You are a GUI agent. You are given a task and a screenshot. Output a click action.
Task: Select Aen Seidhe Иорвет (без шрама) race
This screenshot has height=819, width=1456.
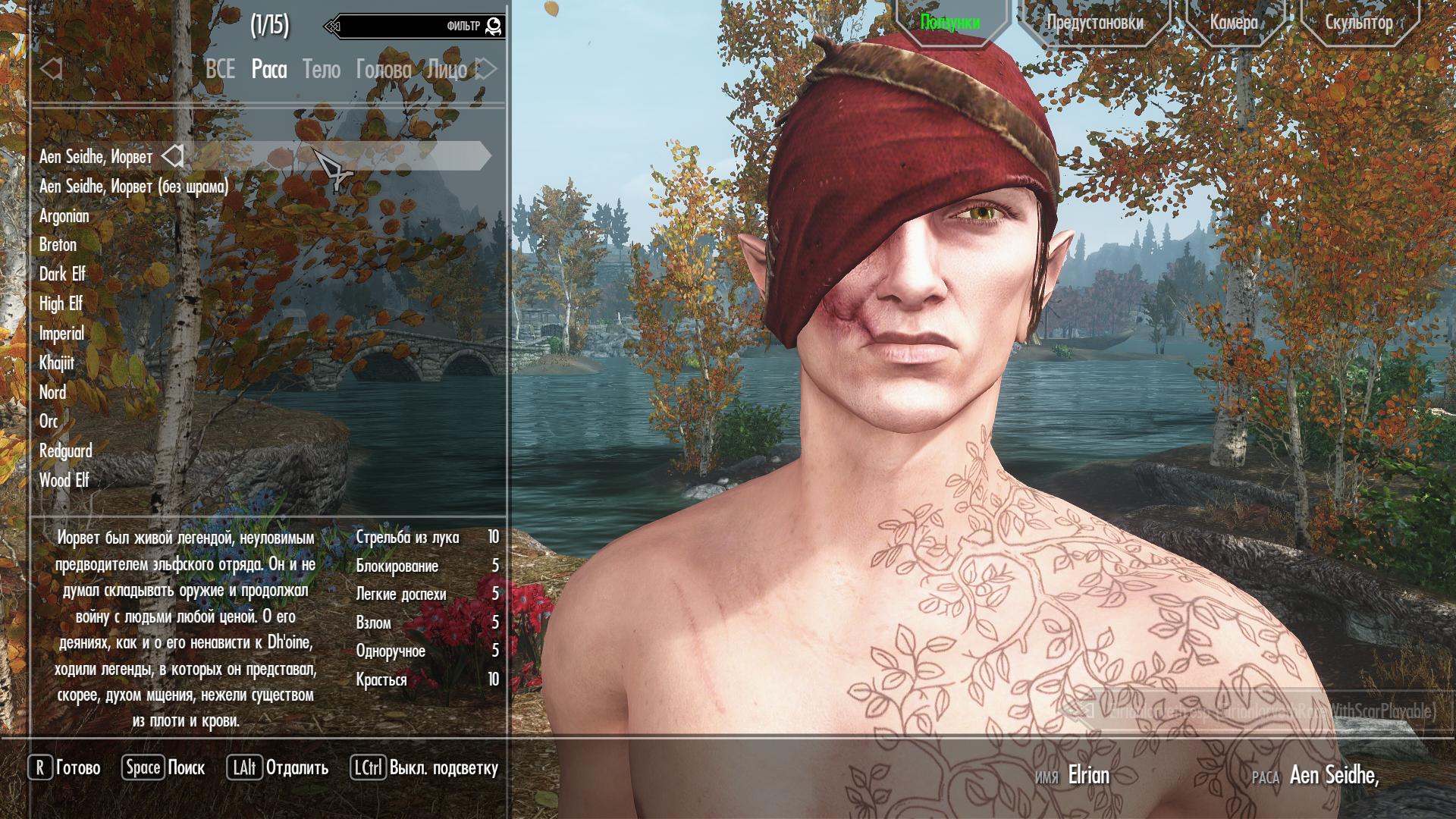133,187
